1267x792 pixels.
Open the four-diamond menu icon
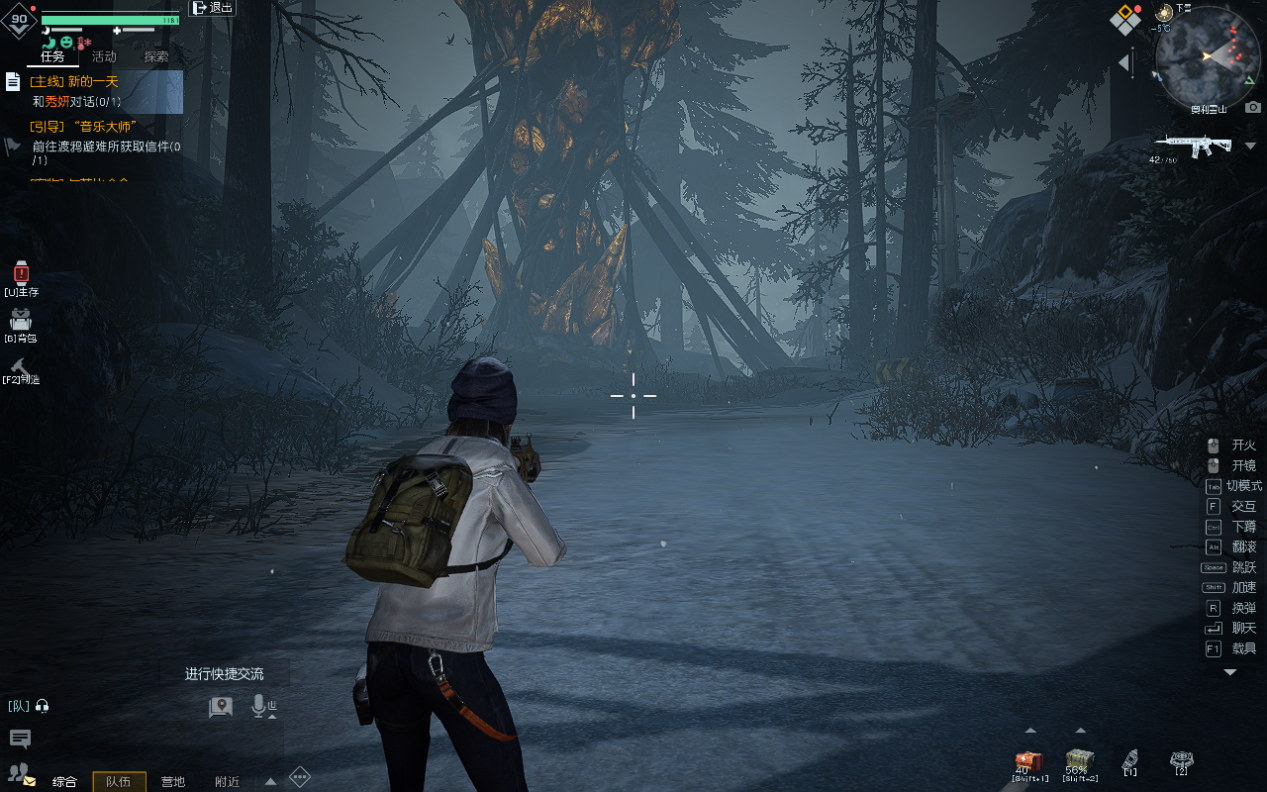1125,19
